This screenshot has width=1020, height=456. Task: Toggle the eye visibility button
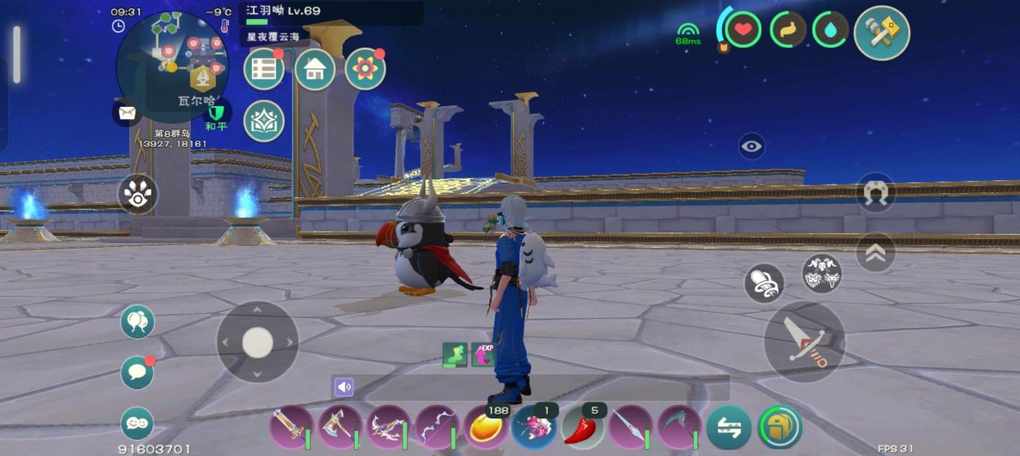tap(752, 147)
